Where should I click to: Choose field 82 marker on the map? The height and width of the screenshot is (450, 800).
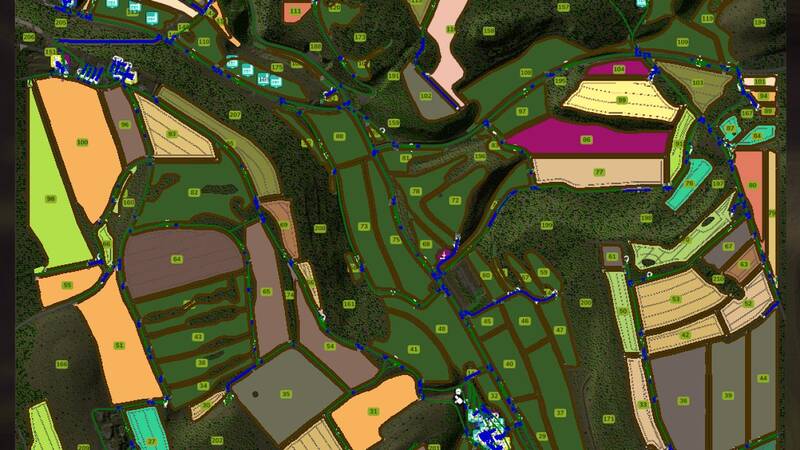pos(194,191)
